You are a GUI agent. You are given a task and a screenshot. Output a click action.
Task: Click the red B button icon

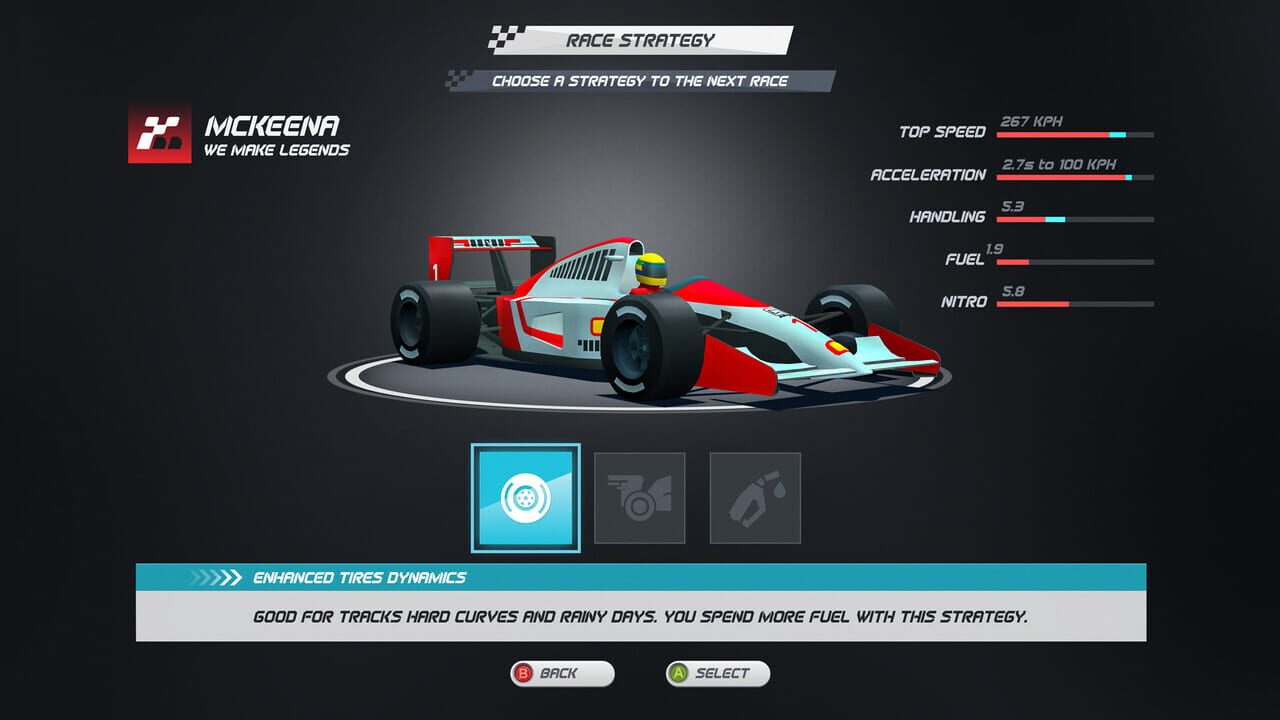pyautogui.click(x=524, y=673)
